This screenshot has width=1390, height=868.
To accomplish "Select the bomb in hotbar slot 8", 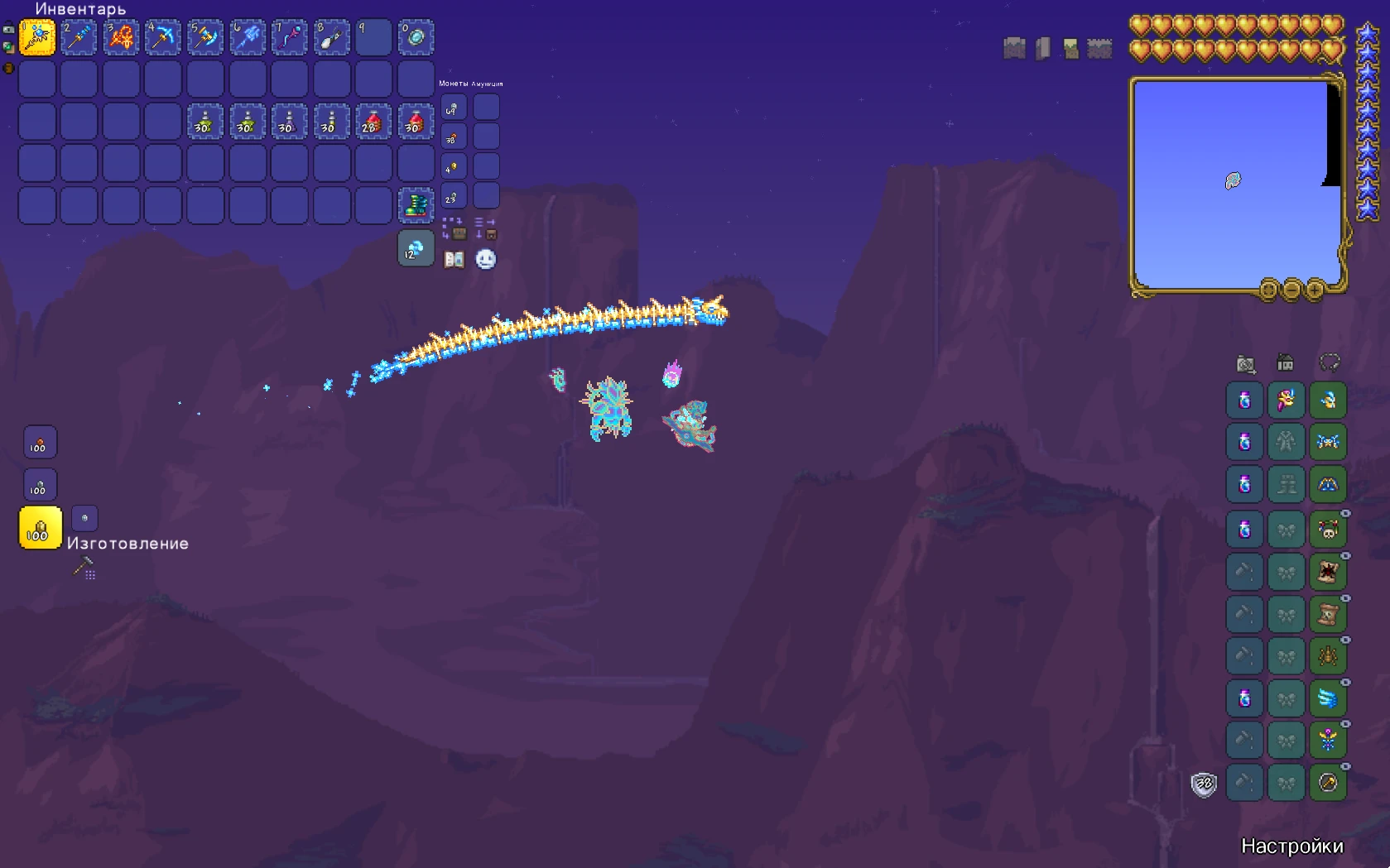I will 331,36.
